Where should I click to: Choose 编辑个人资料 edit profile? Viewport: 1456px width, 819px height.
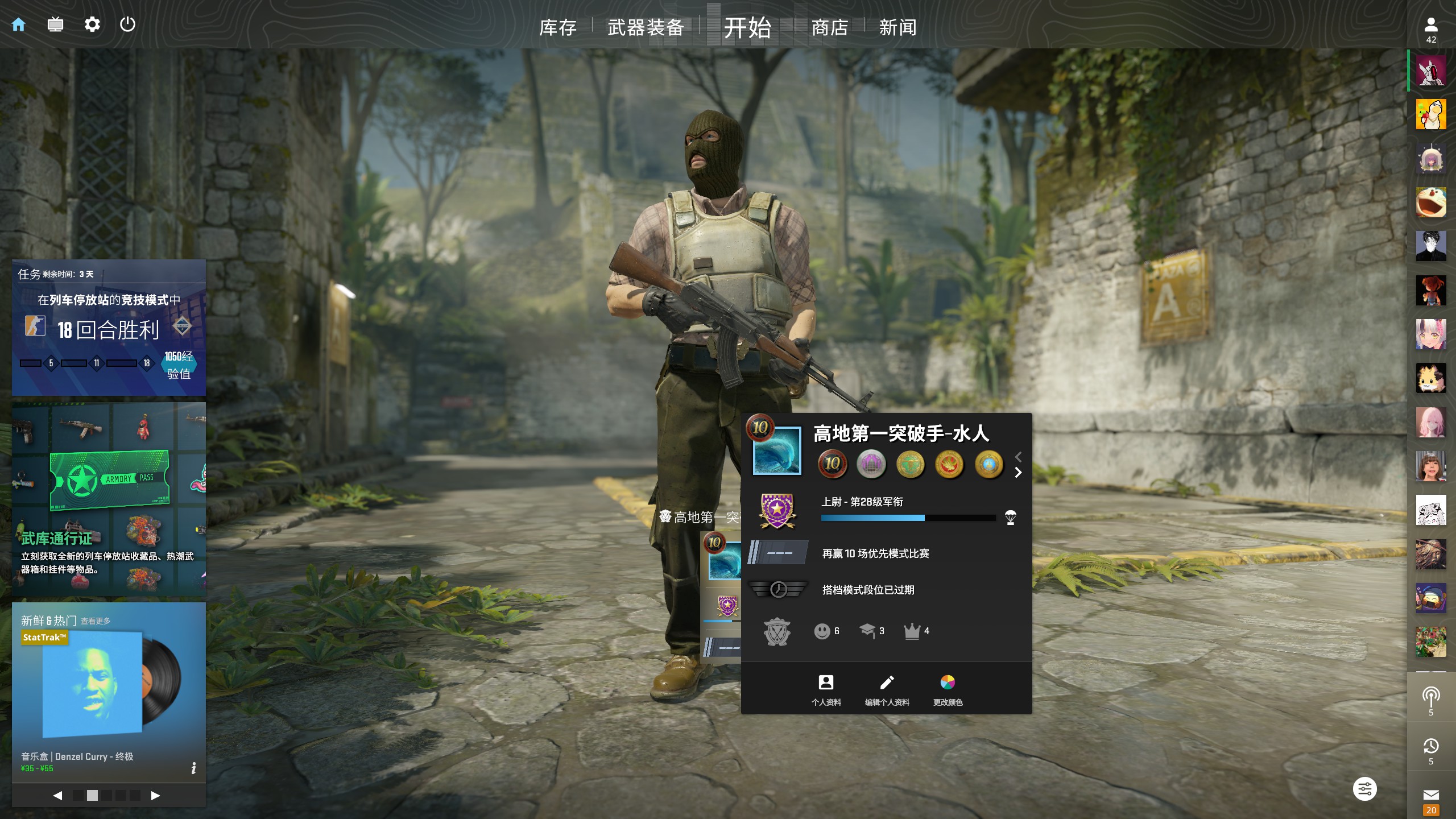pyautogui.click(x=887, y=689)
